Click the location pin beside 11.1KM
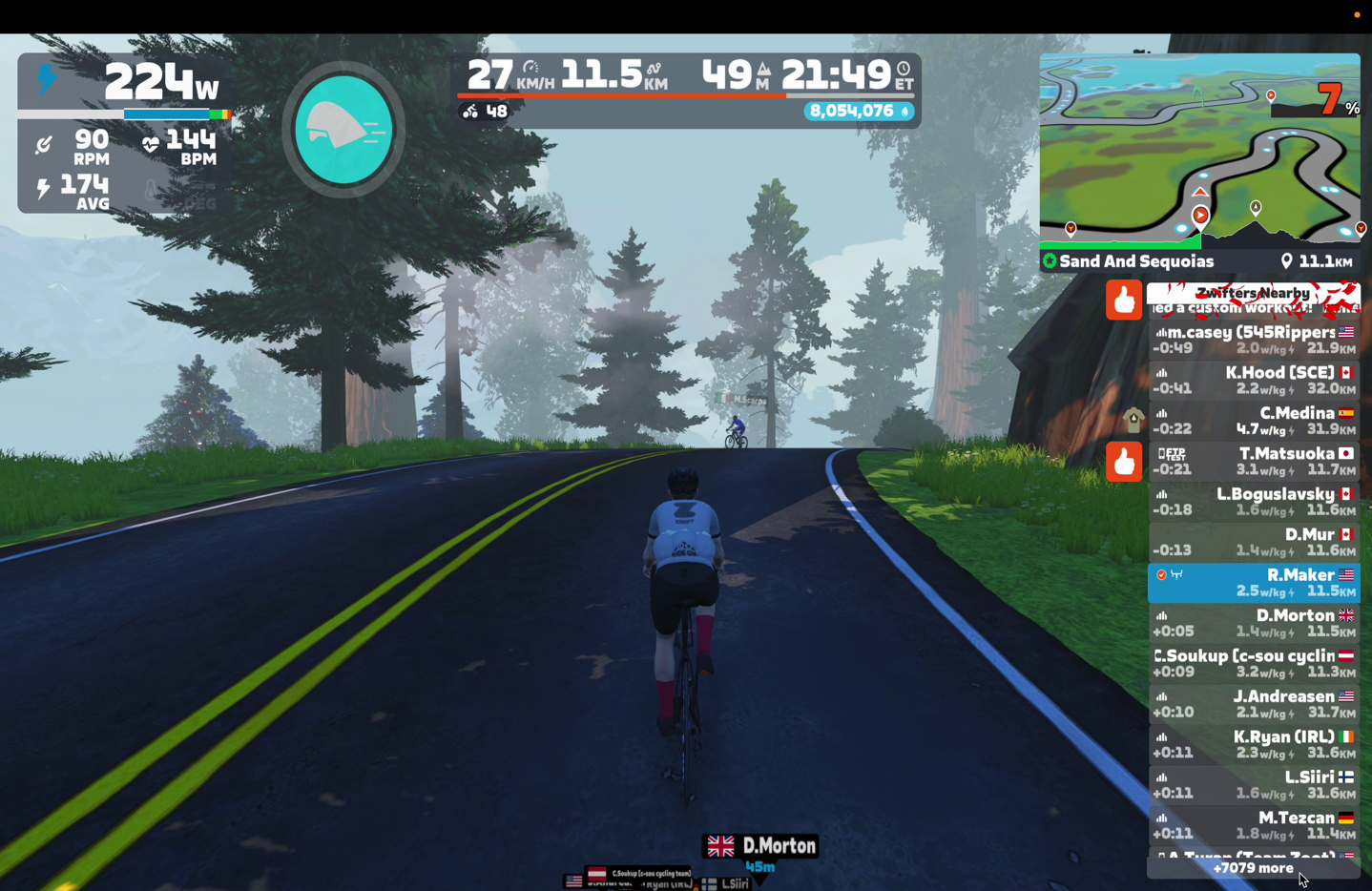 [1287, 260]
